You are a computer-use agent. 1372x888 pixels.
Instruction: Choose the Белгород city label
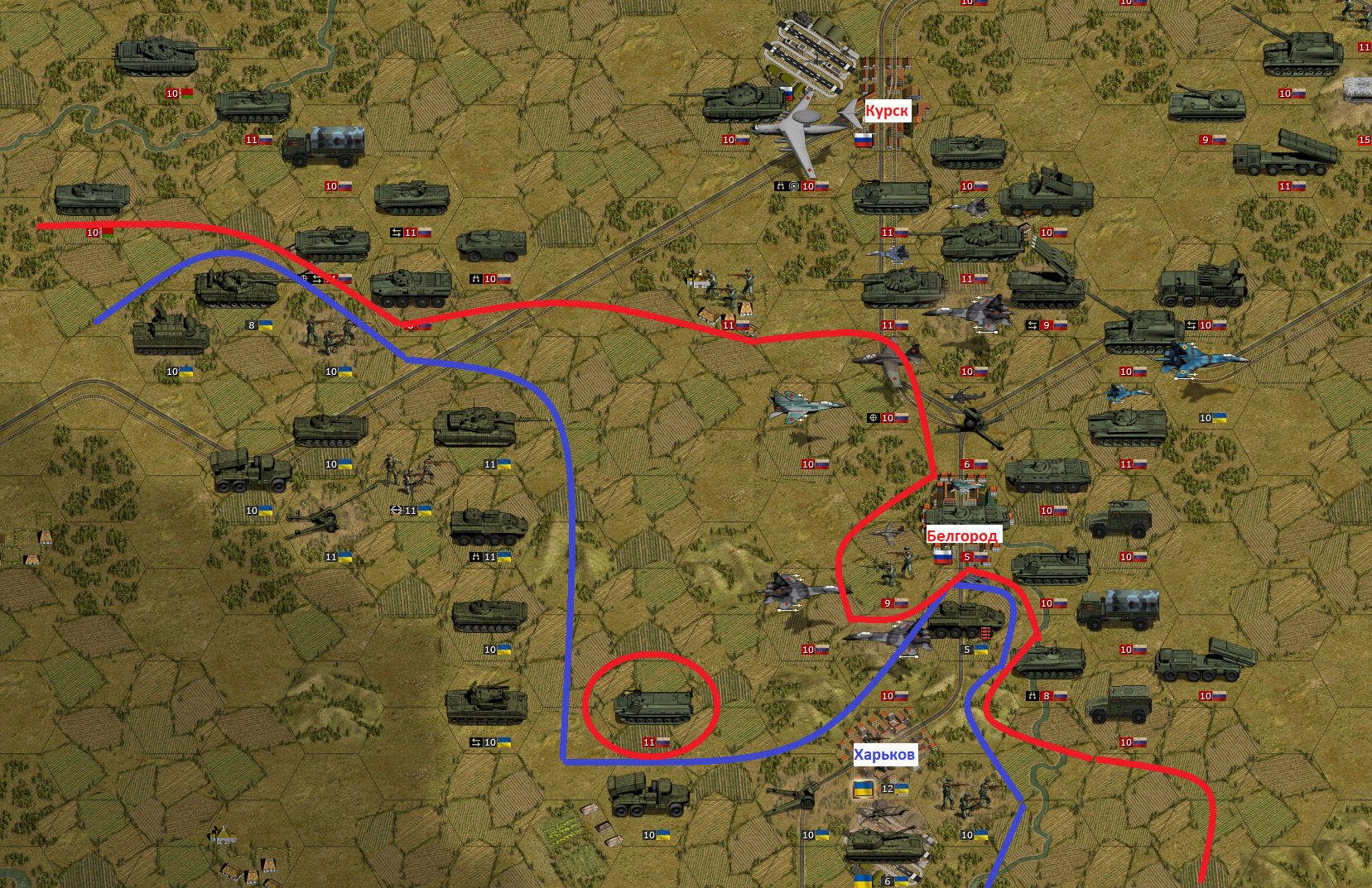(961, 535)
